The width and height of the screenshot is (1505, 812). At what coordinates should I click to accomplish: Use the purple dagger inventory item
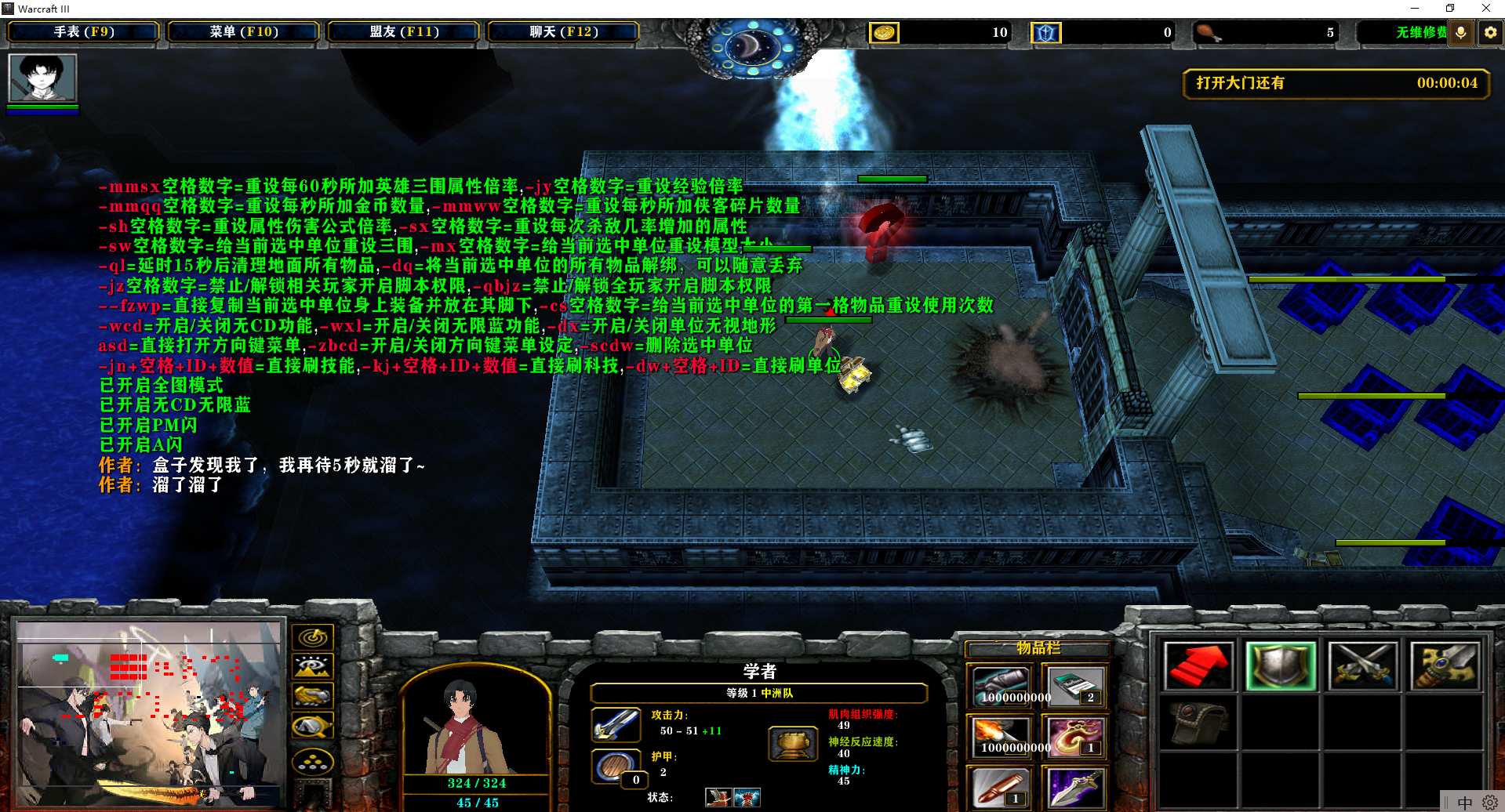click(x=1074, y=787)
